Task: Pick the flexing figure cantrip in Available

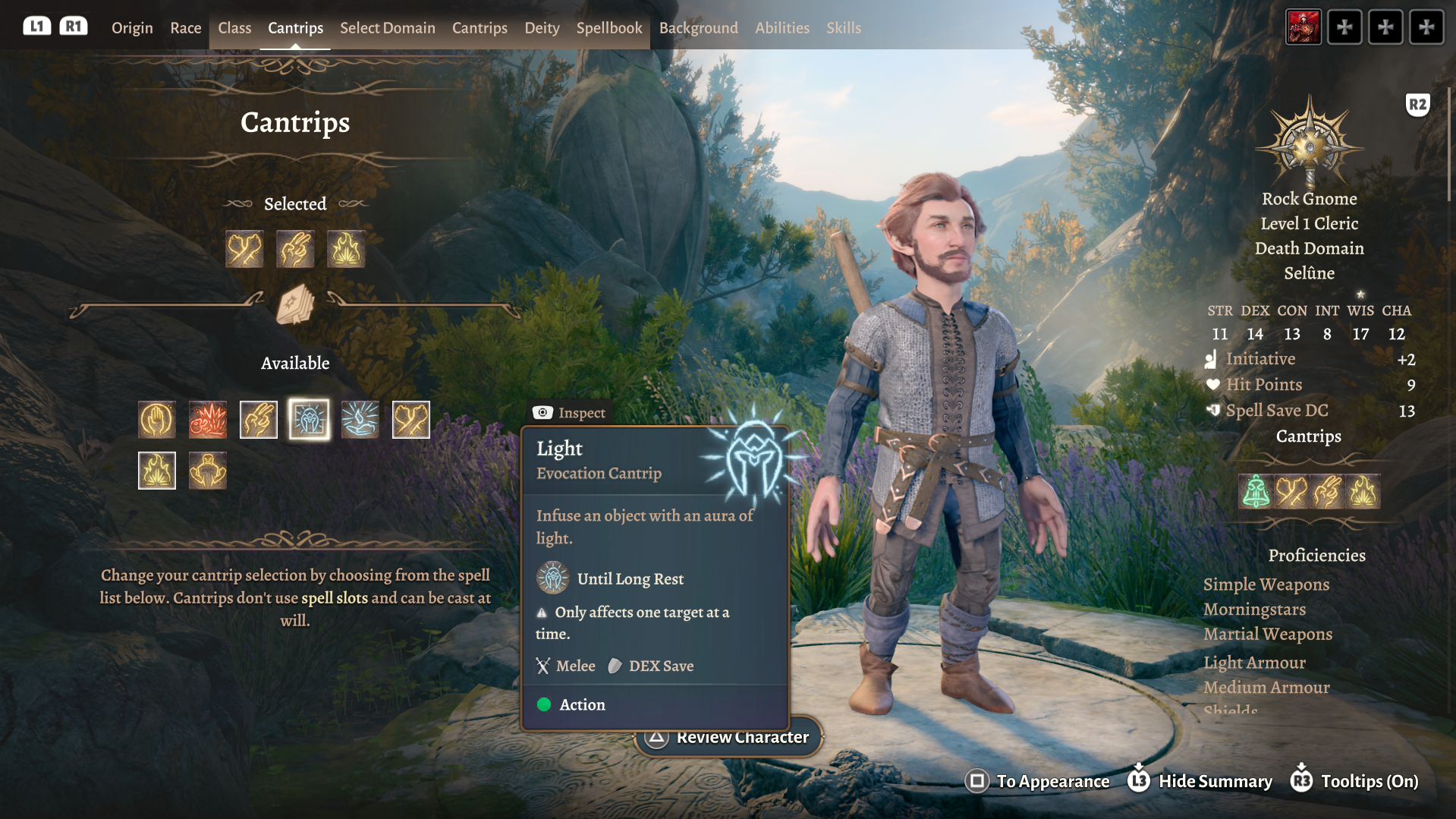Action: [x=208, y=471]
